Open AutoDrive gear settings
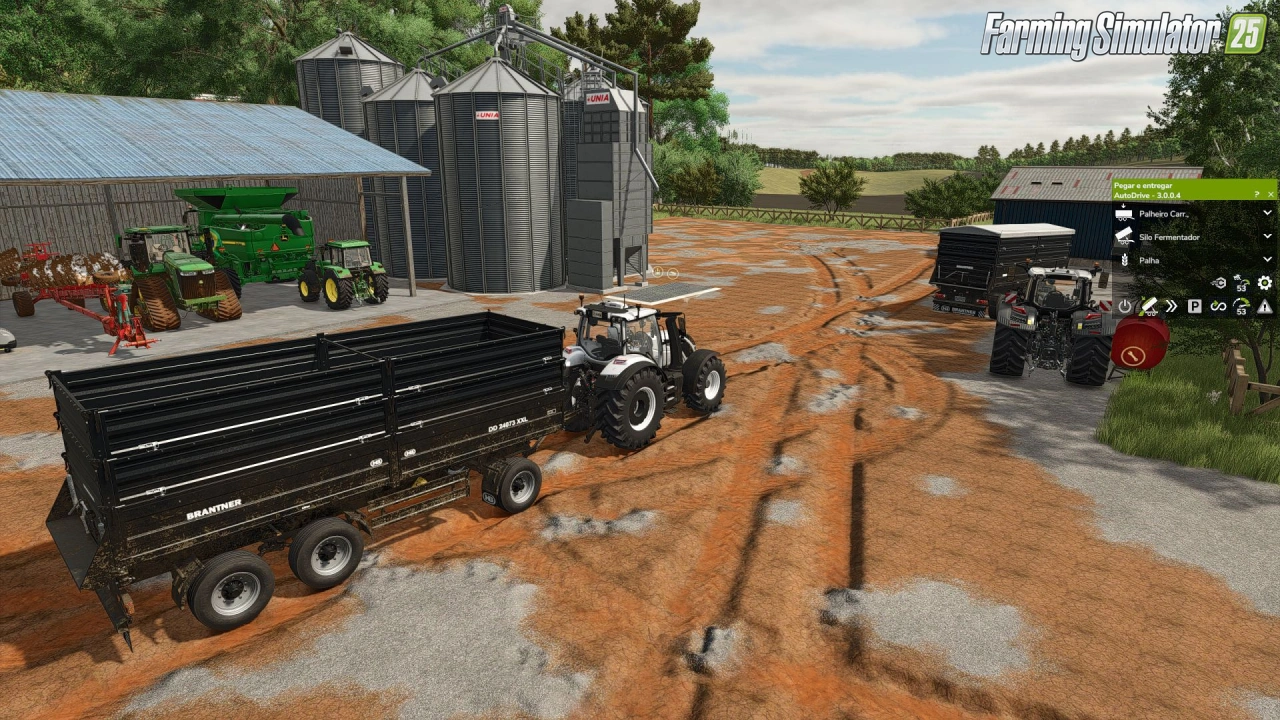Image resolution: width=1280 pixels, height=720 pixels. pos(1265,283)
